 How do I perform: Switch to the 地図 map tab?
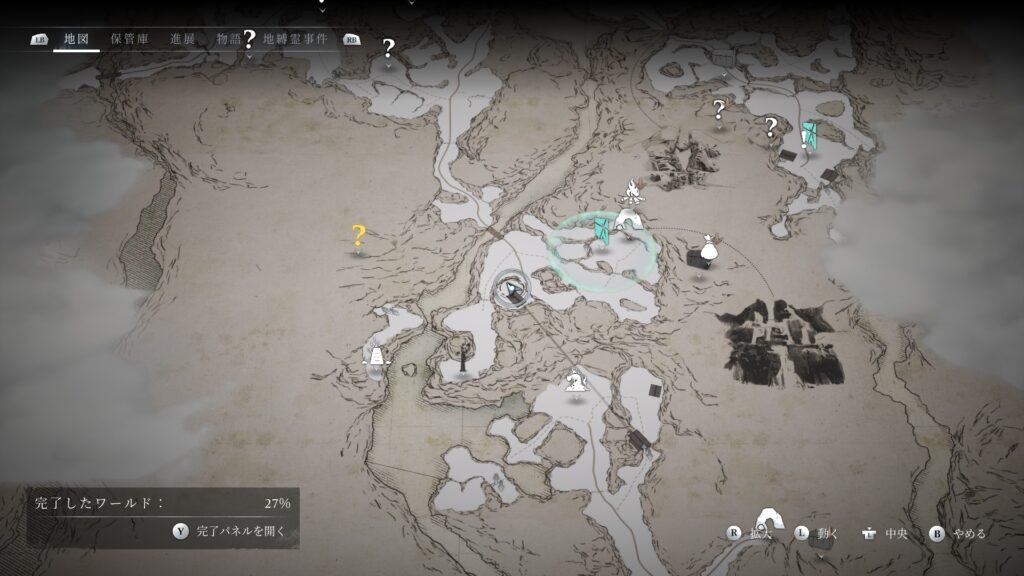click(76, 39)
